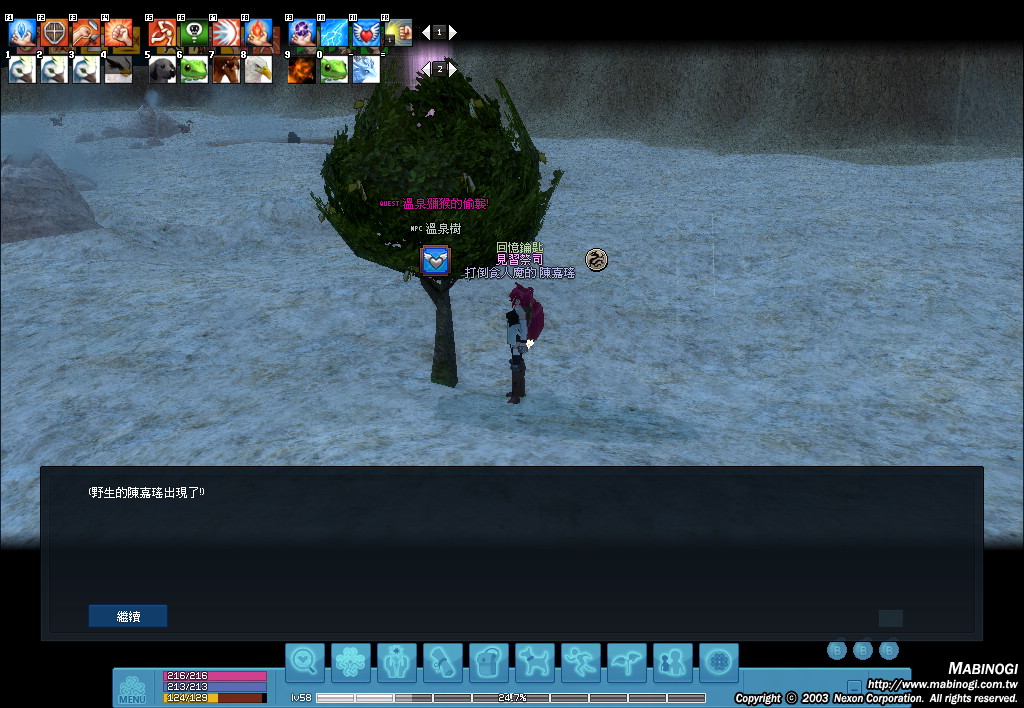
Task: Switch first hotbar to next page
Action: coord(453,32)
